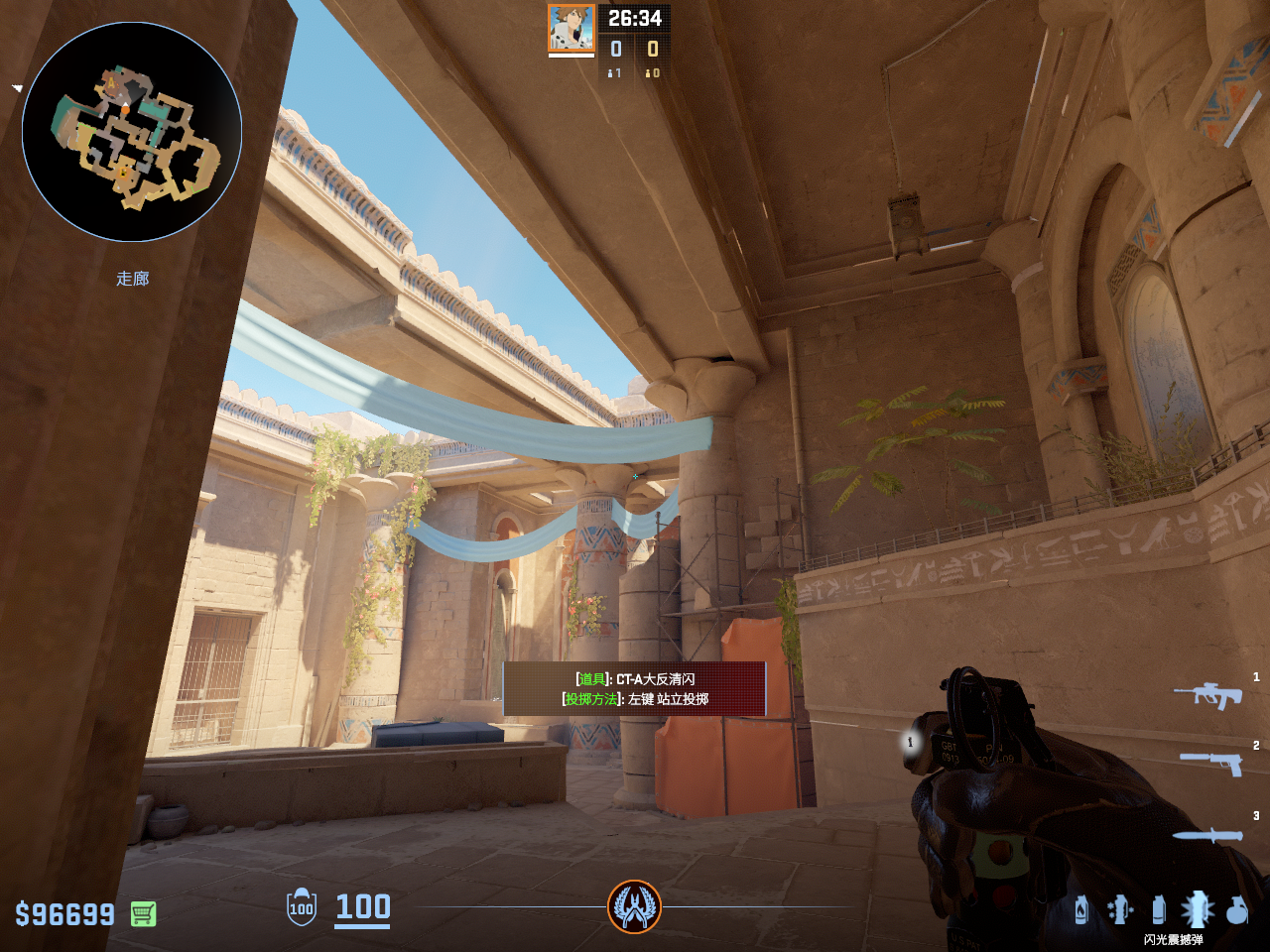The image size is (1270, 952).
Task: Click the armor shield icon
Action: (x=302, y=907)
